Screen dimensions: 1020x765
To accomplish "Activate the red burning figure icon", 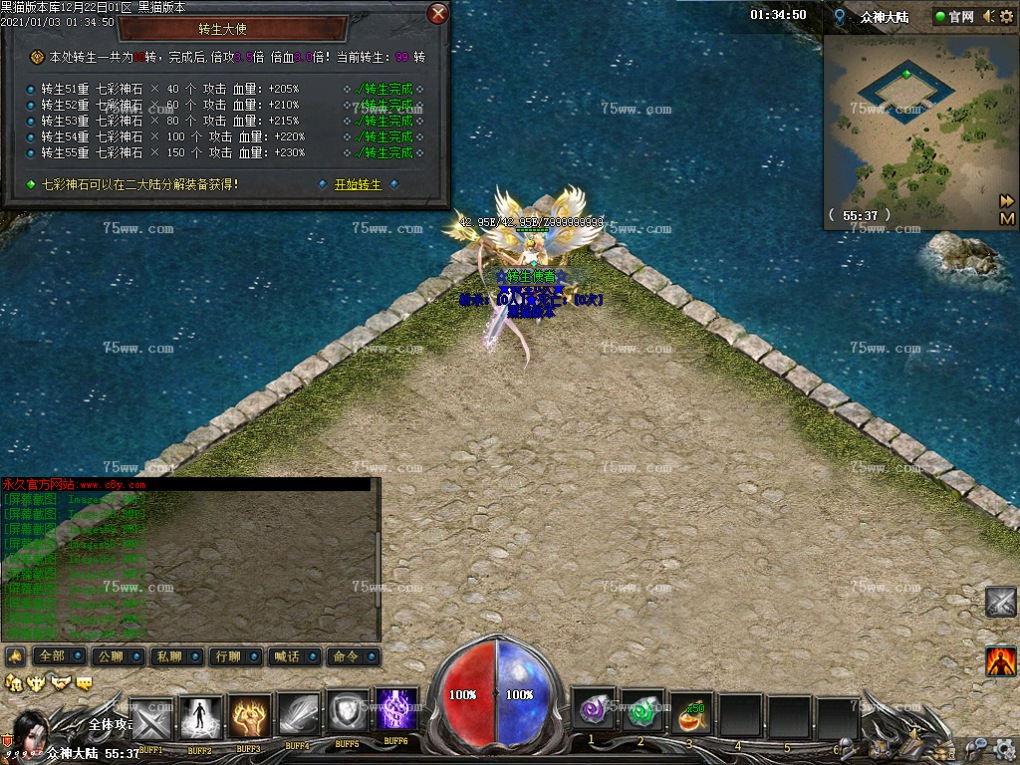I will click(1000, 662).
